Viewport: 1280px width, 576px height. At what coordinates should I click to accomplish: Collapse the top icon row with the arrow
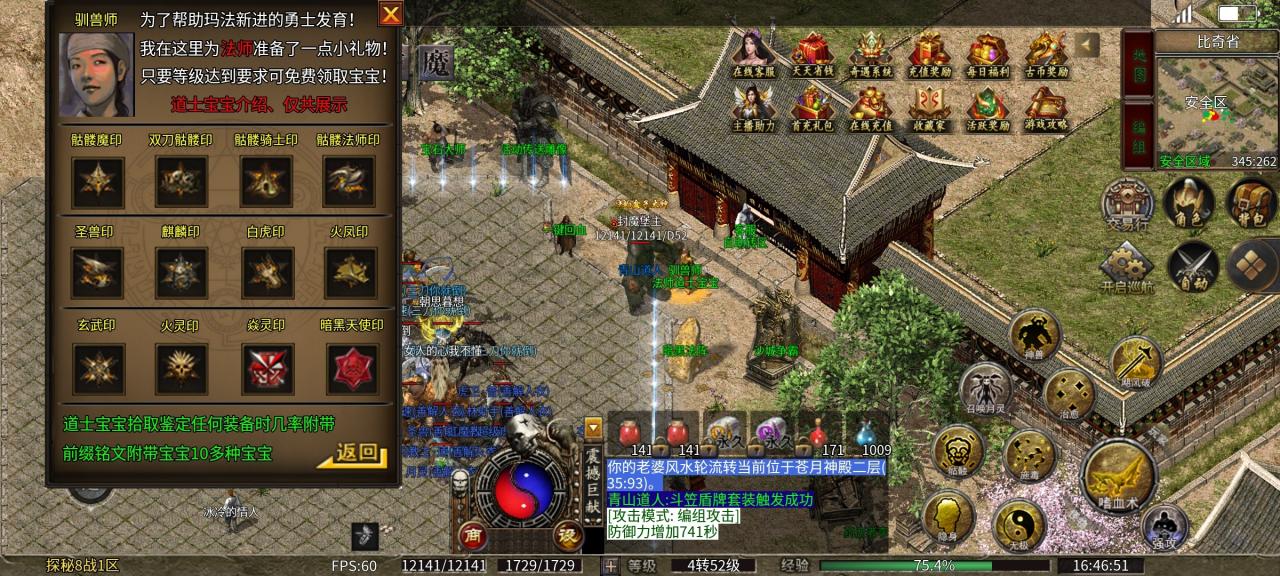tap(1088, 45)
